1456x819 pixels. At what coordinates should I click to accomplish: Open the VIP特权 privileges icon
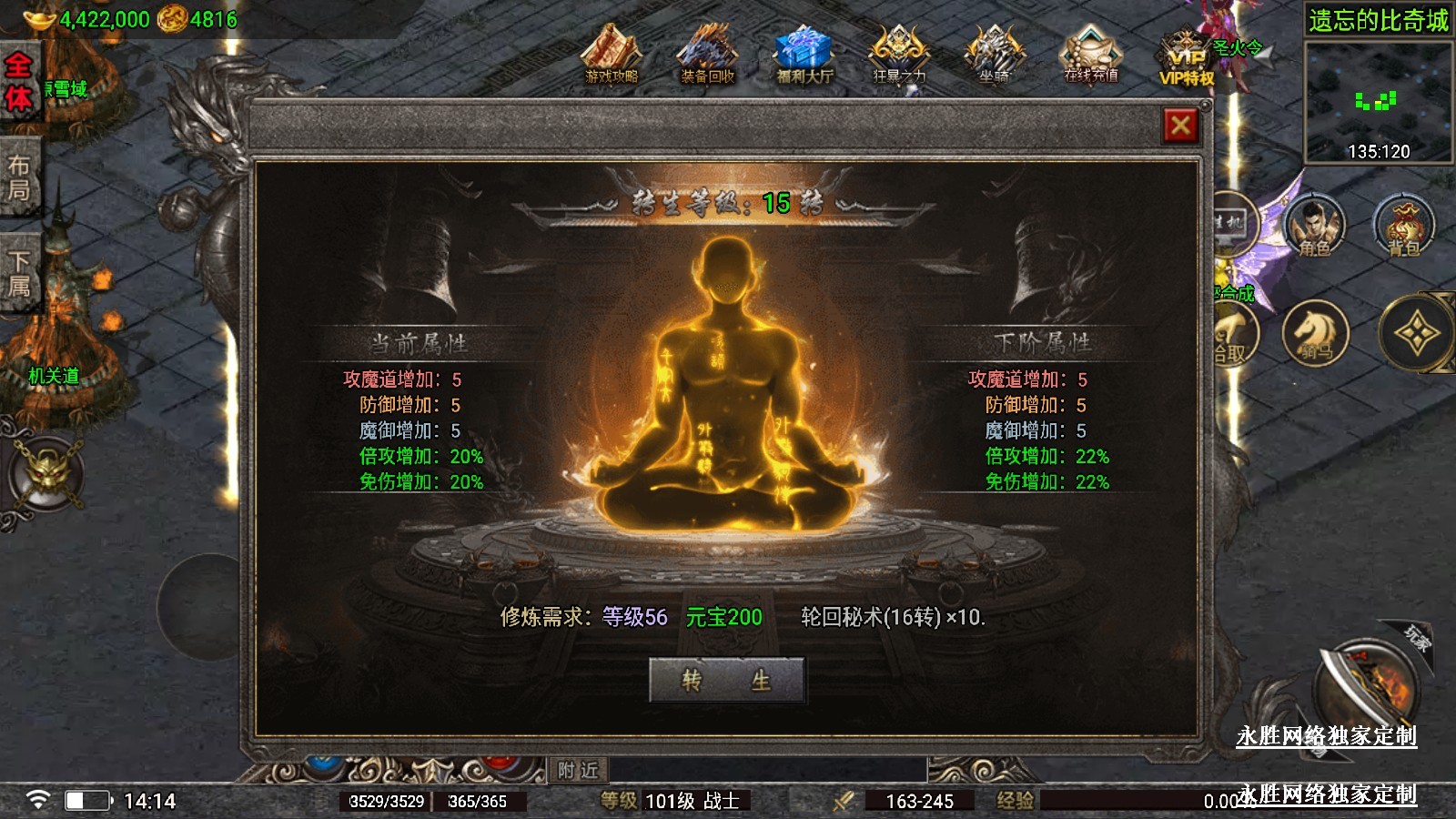tap(1187, 59)
